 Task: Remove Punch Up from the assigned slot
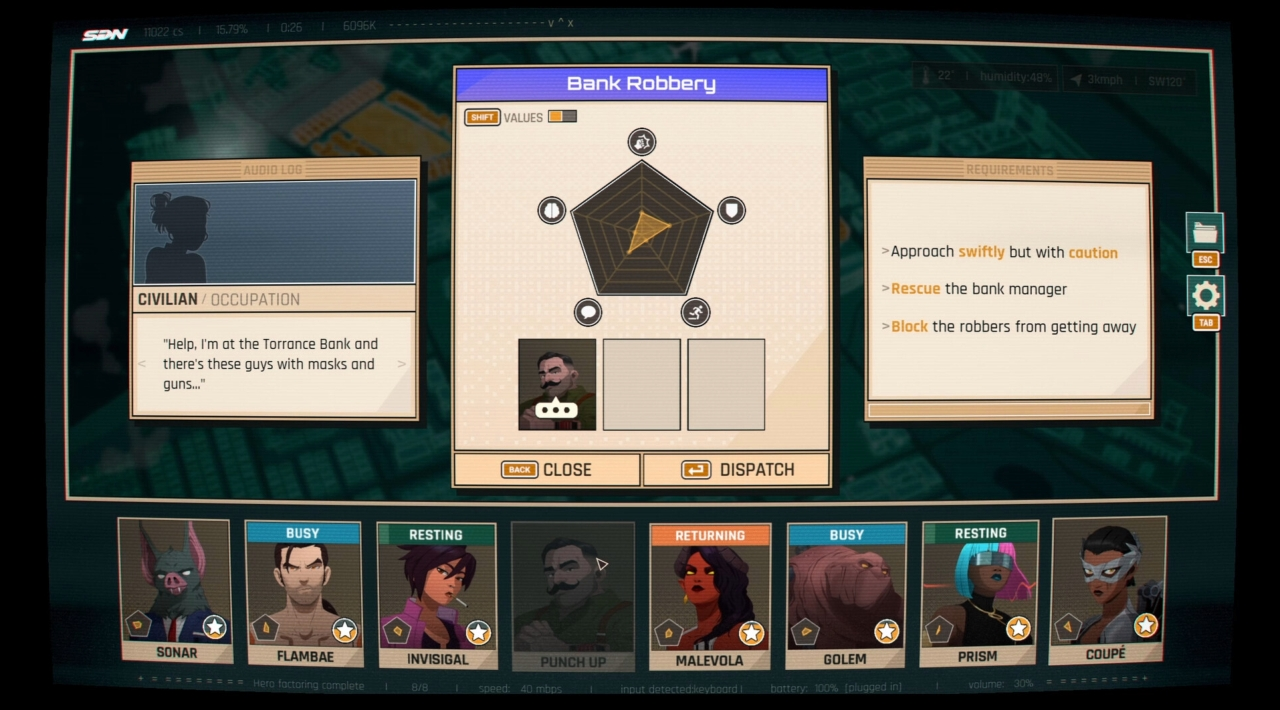(557, 384)
